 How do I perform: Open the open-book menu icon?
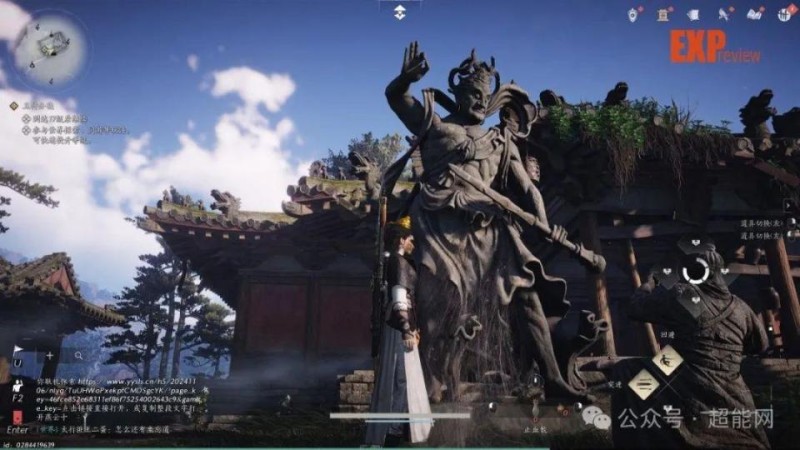pos(755,14)
